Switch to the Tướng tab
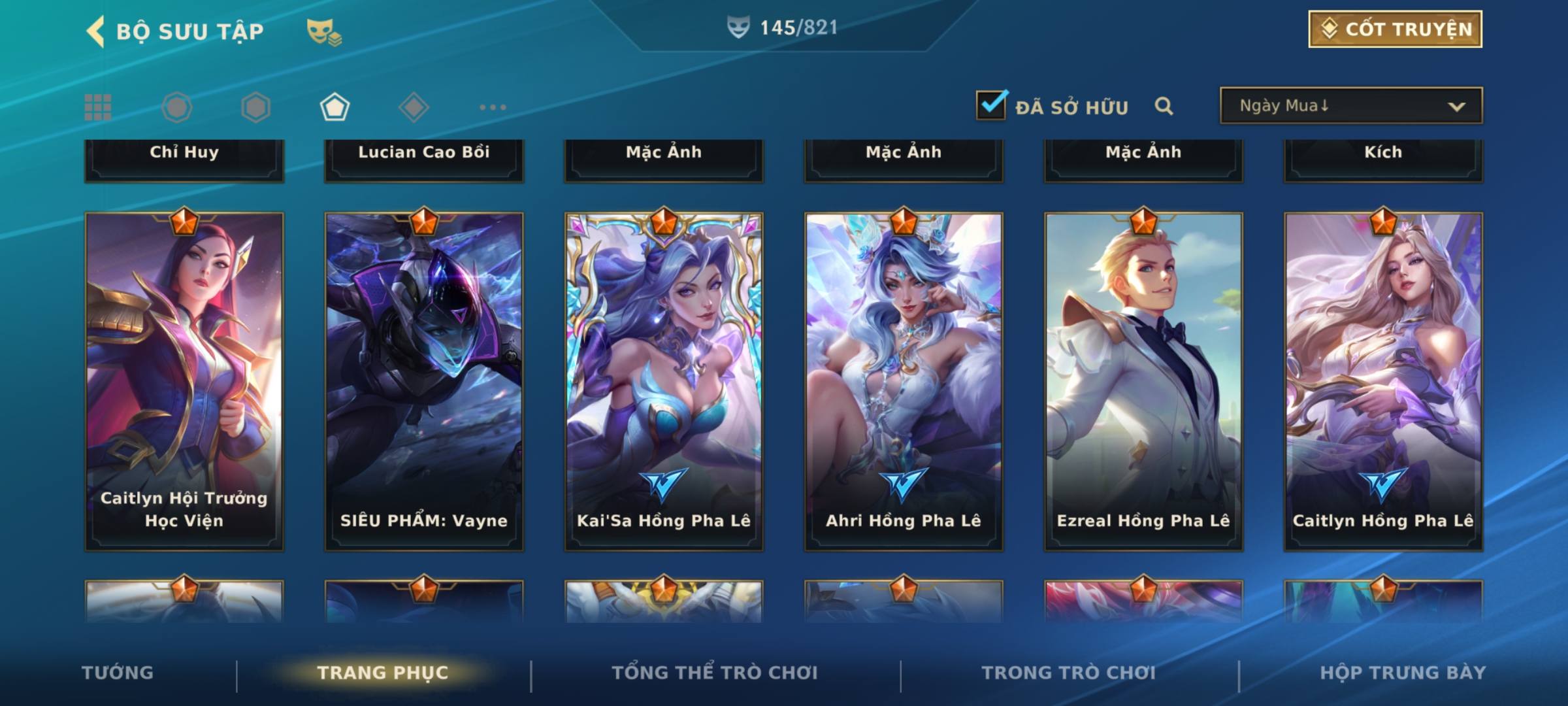The width and height of the screenshot is (1568, 706). (x=118, y=673)
